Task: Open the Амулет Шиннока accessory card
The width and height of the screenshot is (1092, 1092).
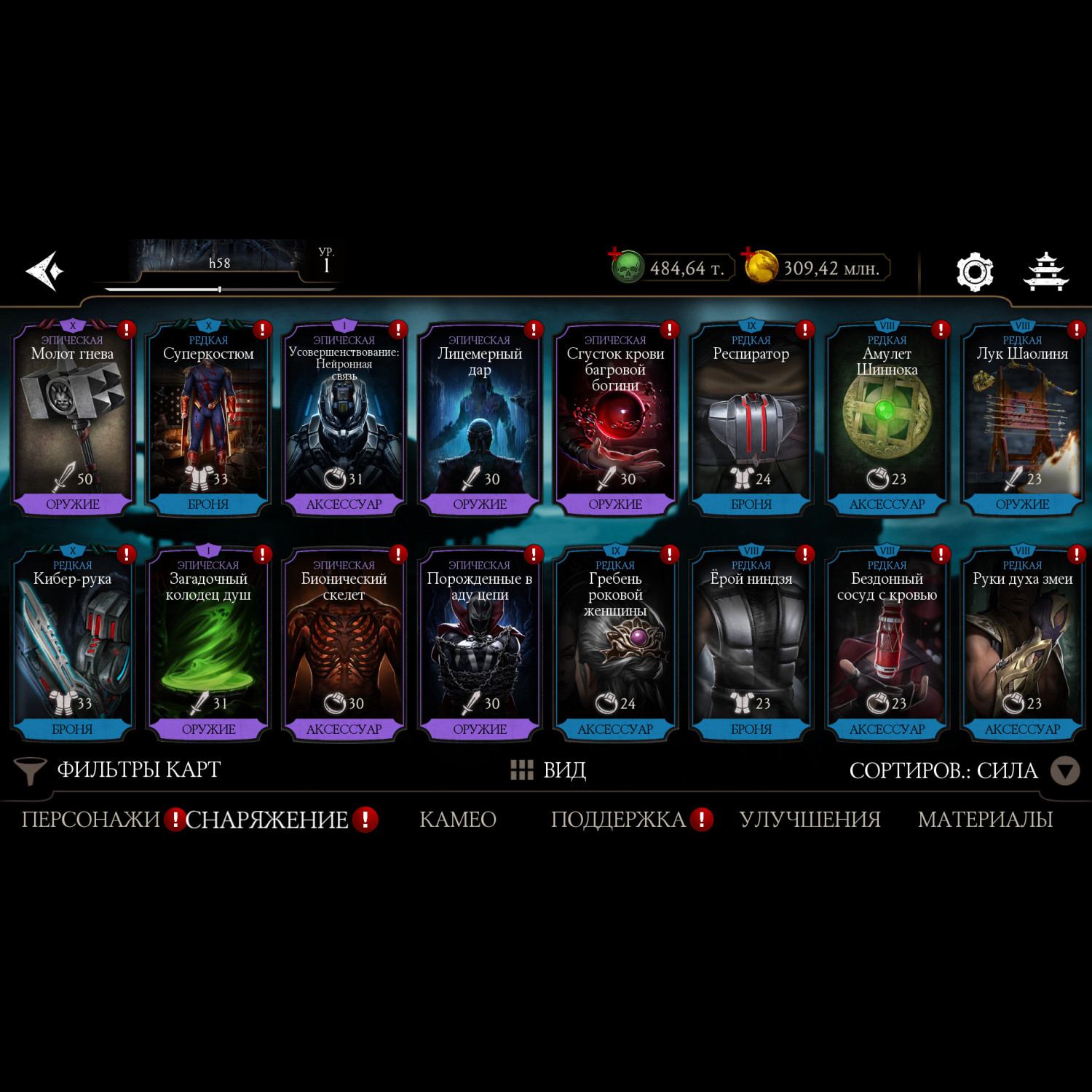Action: 887,419
